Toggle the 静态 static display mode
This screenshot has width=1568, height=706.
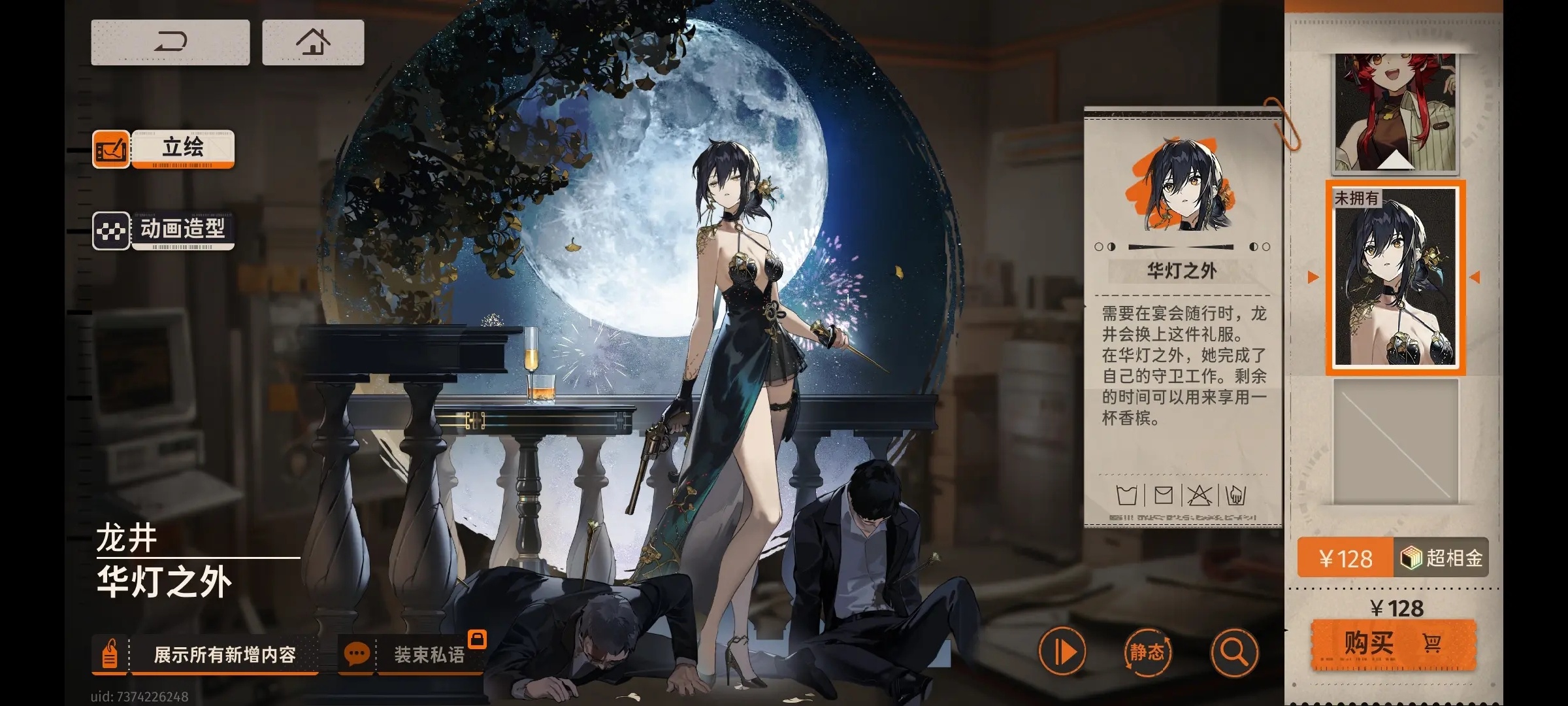click(1147, 652)
